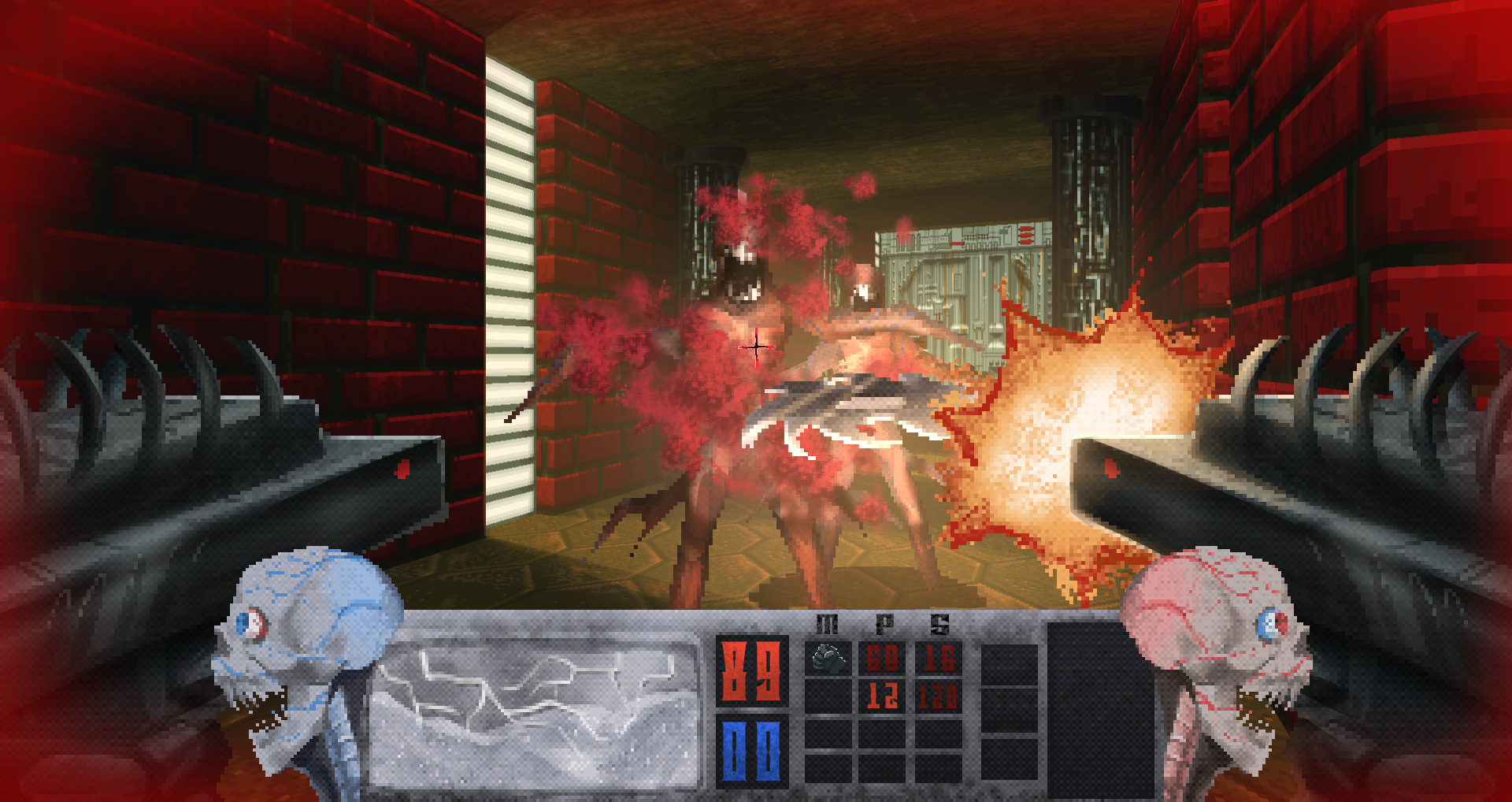Select the fist melee weapon slot
Image resolution: width=1512 pixels, height=802 pixels.
tap(828, 658)
